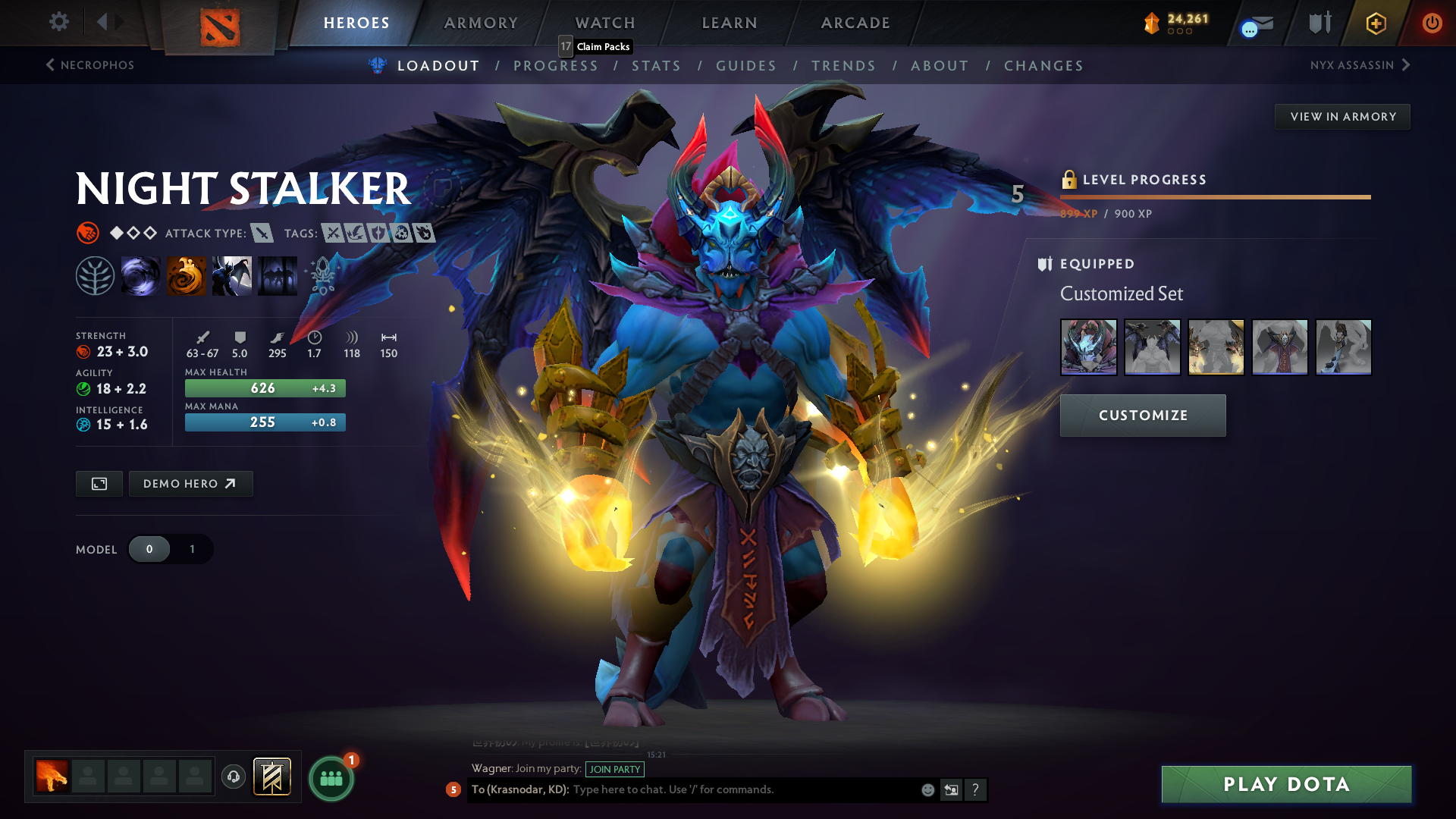Open voice chat via the headset icon
1456x819 pixels.
point(233,777)
